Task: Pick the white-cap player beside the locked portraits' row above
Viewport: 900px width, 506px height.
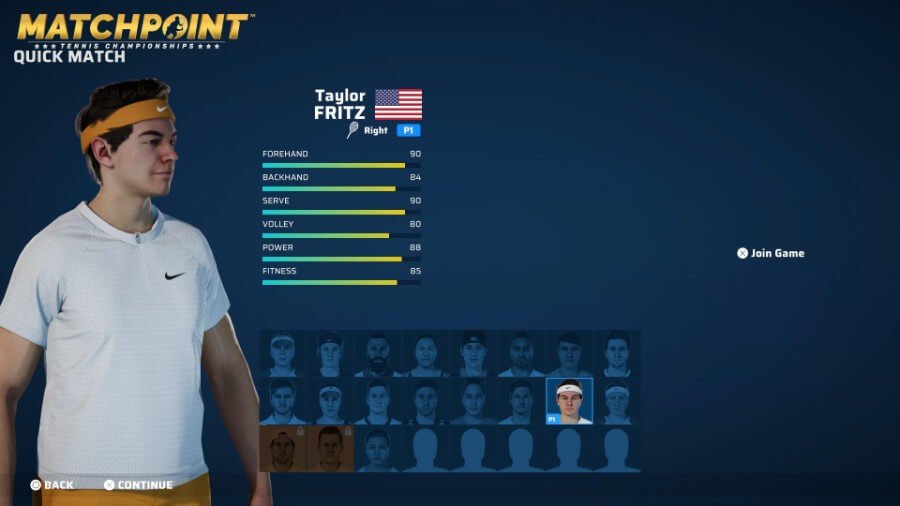Action: click(x=330, y=401)
